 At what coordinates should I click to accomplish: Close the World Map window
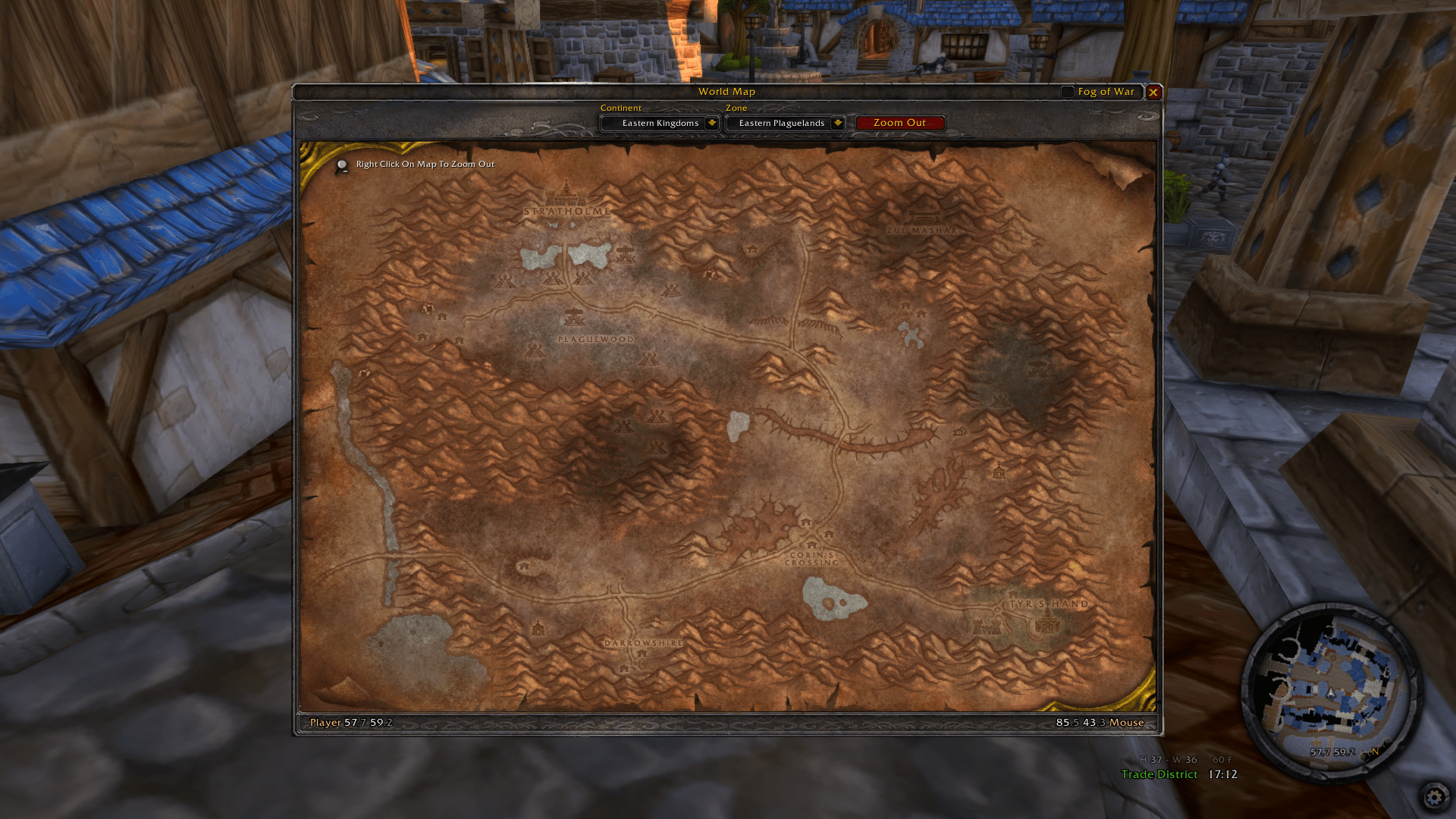pos(1153,92)
